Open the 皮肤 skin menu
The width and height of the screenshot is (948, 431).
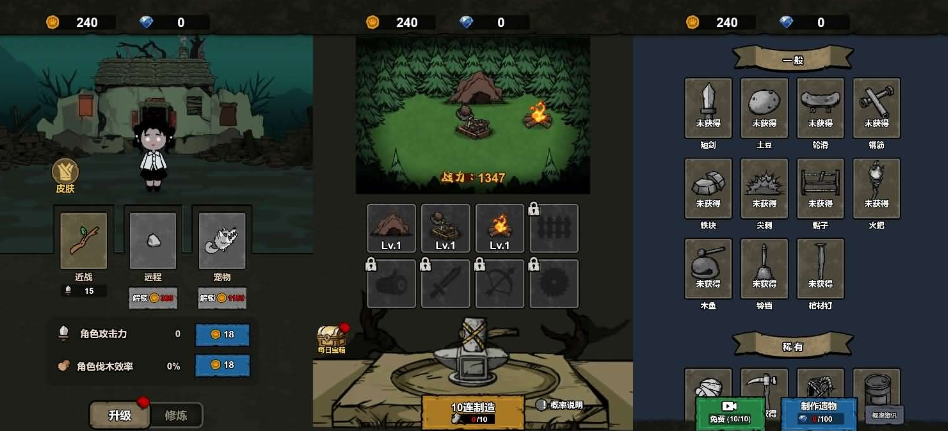[x=65, y=176]
